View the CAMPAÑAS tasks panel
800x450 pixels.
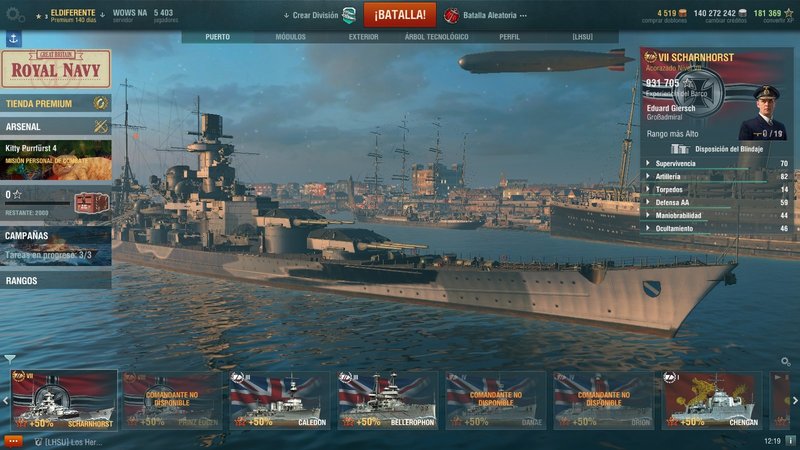click(x=56, y=244)
